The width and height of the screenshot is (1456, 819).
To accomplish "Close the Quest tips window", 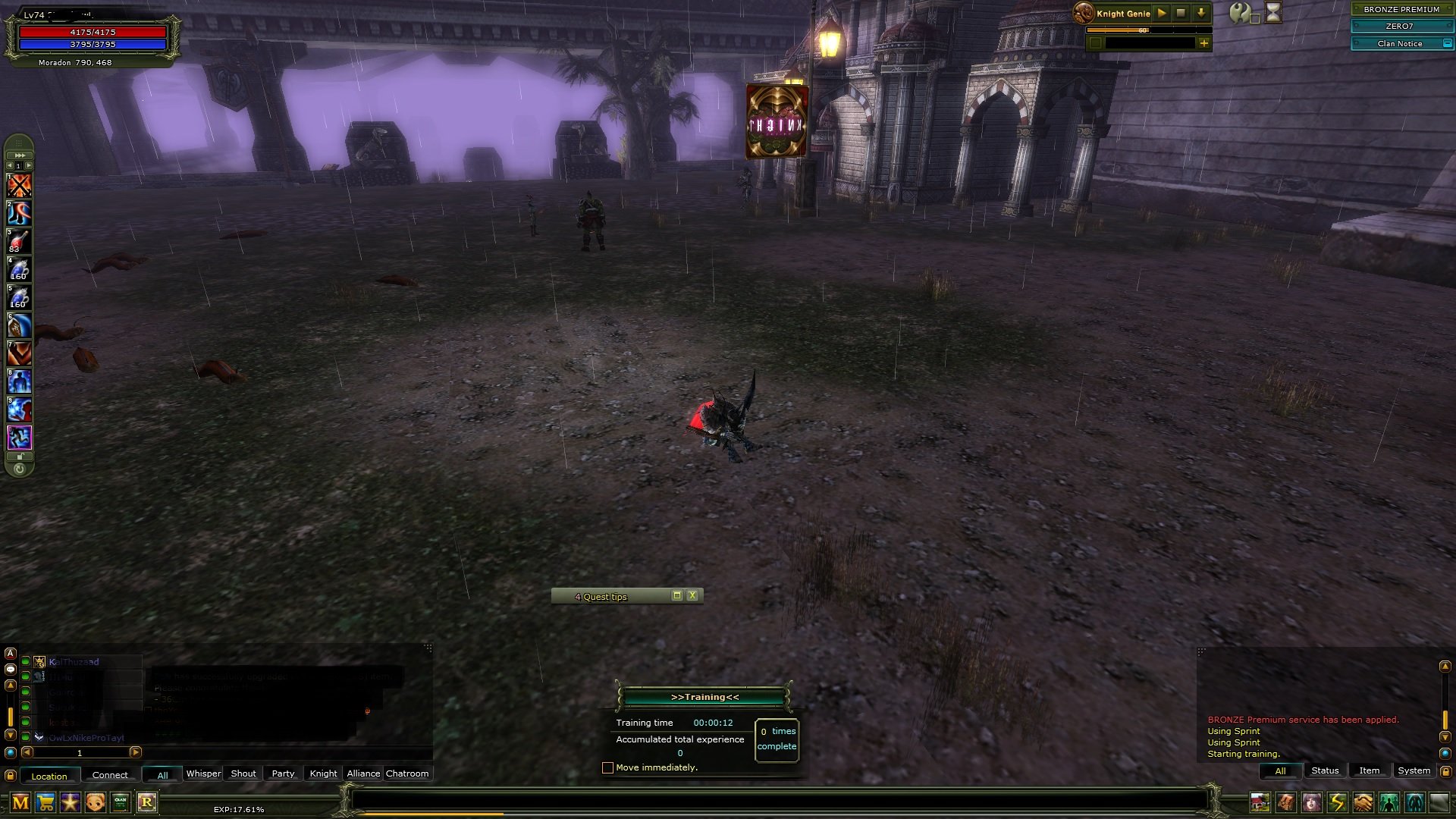I will tap(692, 596).
